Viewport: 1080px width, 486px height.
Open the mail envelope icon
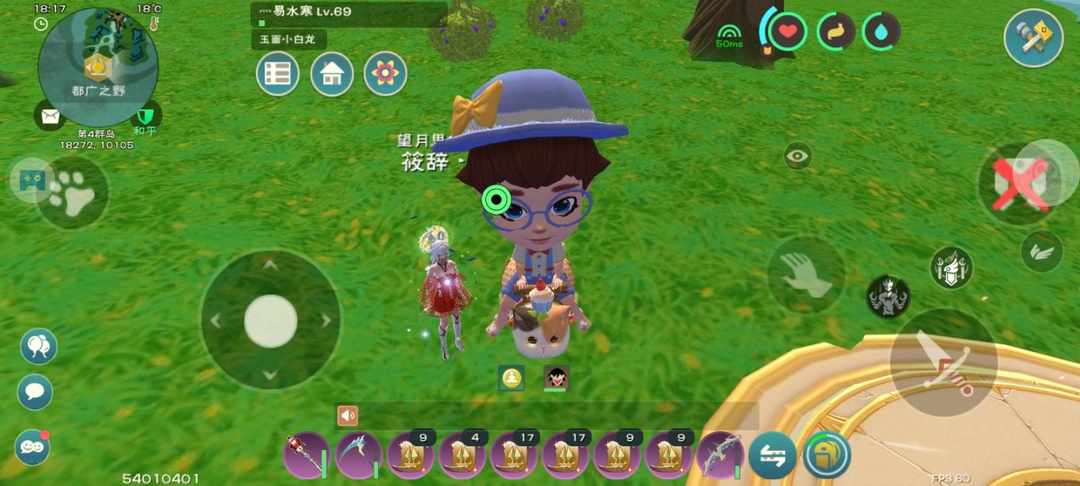48,116
